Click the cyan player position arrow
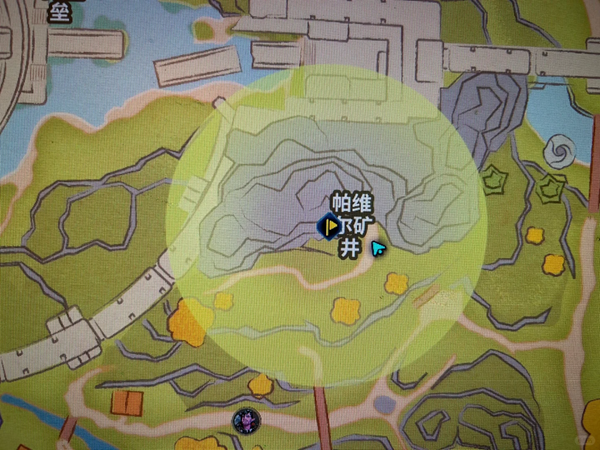Image resolution: width=600 pixels, height=450 pixels. click(378, 247)
